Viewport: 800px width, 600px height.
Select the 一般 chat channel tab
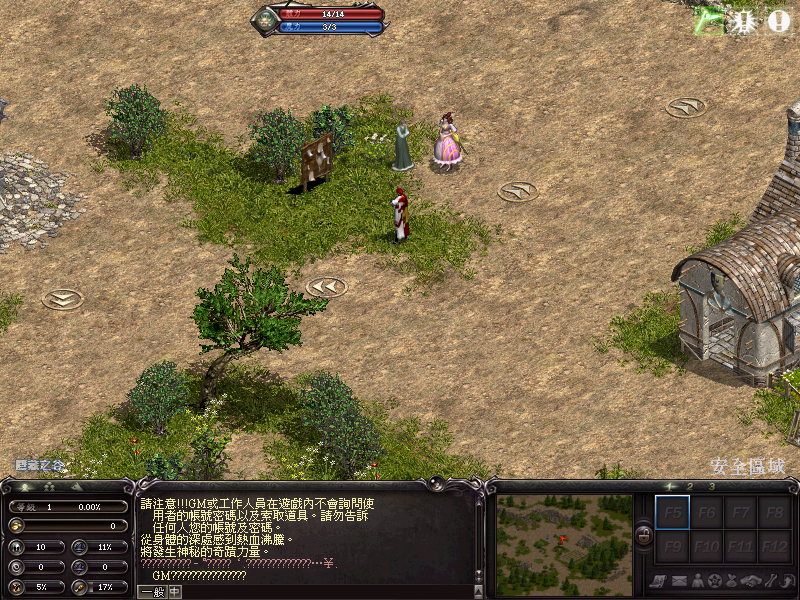pos(152,591)
